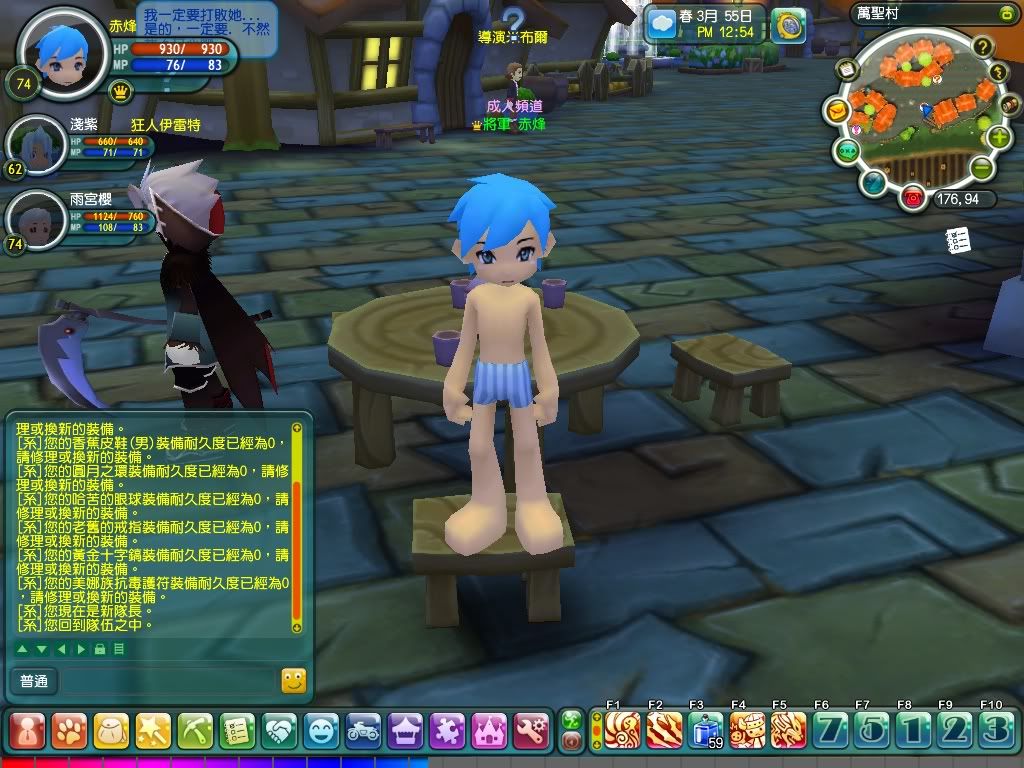This screenshot has height=768, width=1024.
Task: Open the character menu icon
Action: [26, 731]
